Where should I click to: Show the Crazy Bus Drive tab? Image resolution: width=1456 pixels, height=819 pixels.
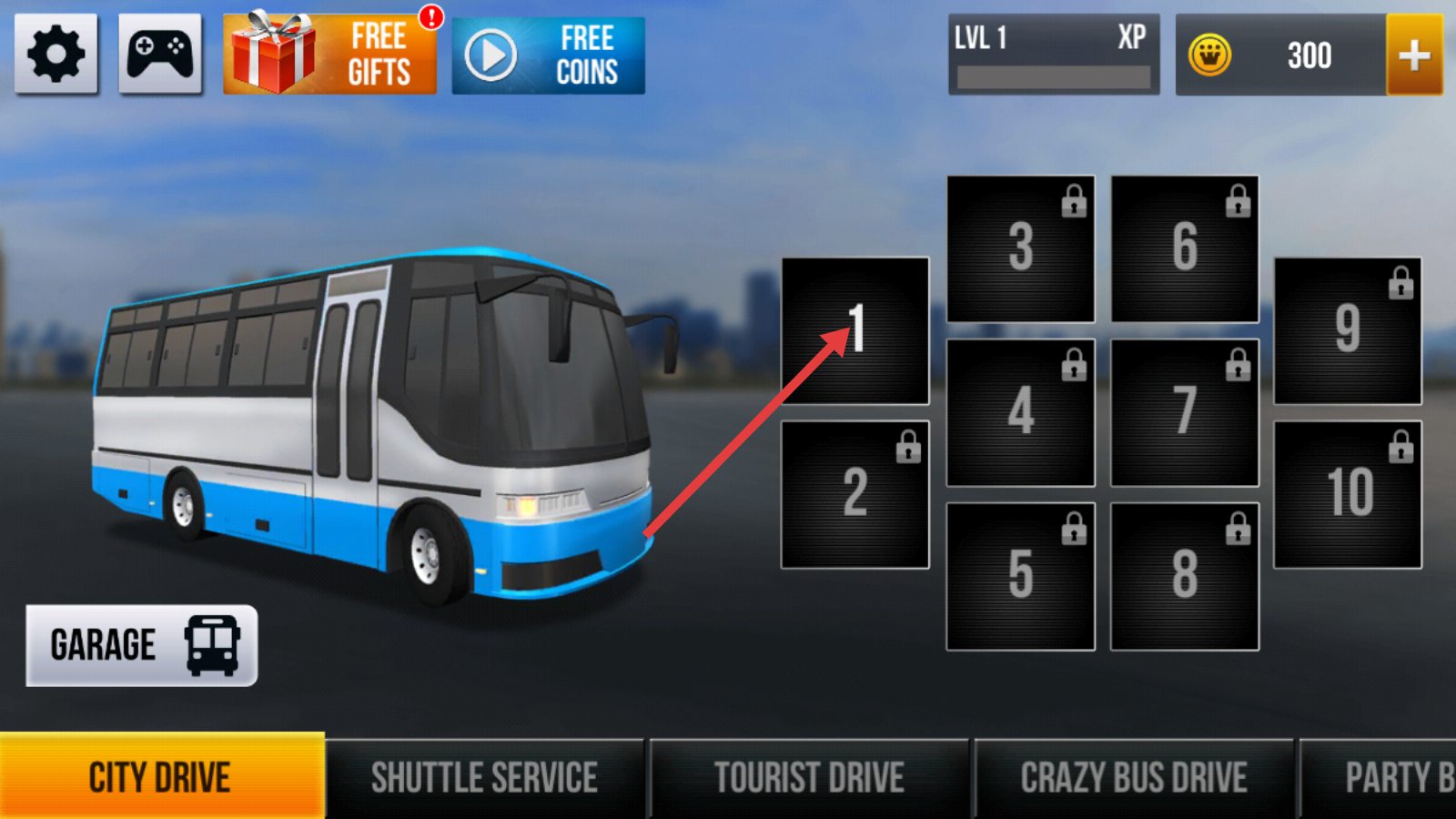(x=1133, y=778)
